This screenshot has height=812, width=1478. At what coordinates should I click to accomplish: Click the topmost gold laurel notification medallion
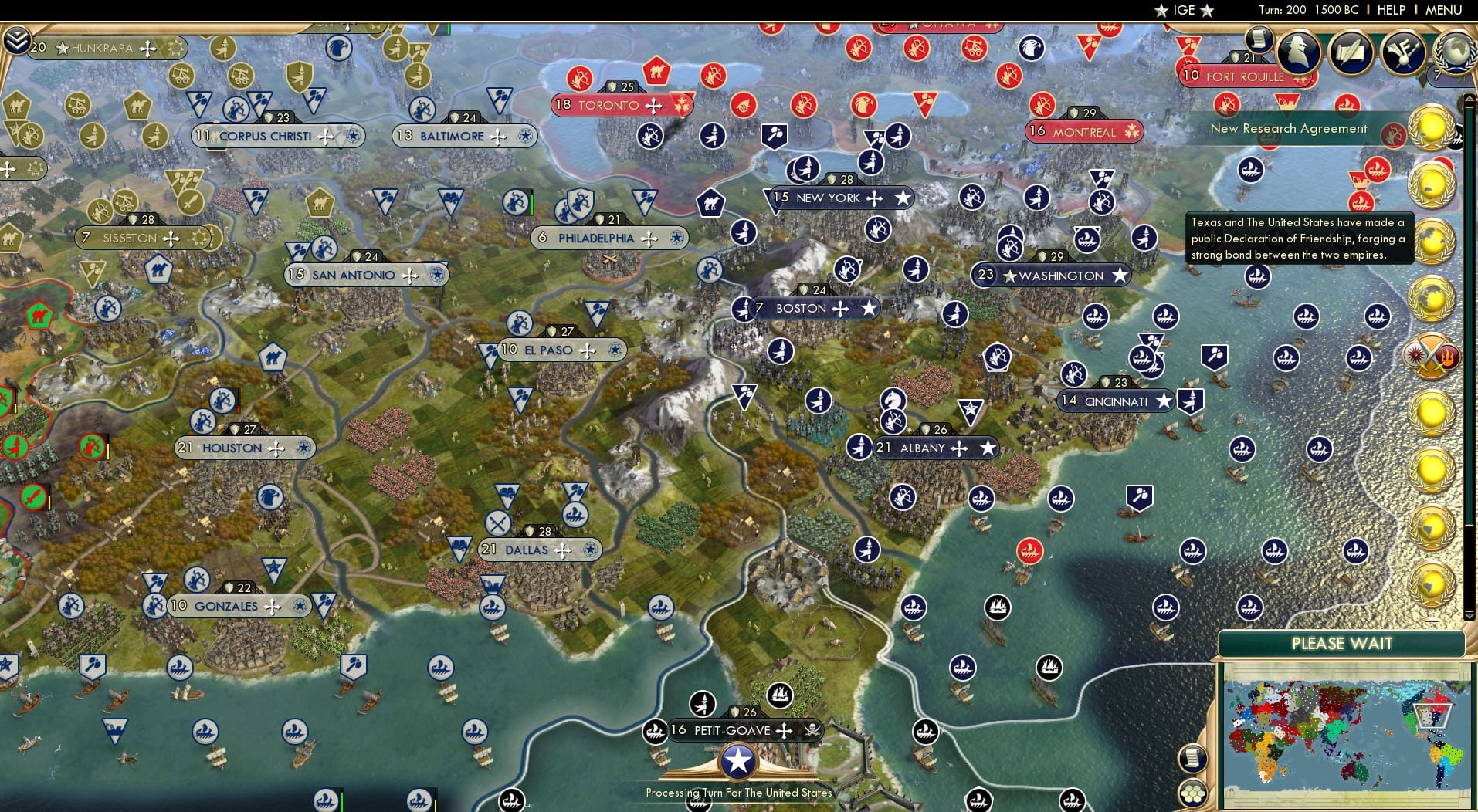[x=1430, y=125]
